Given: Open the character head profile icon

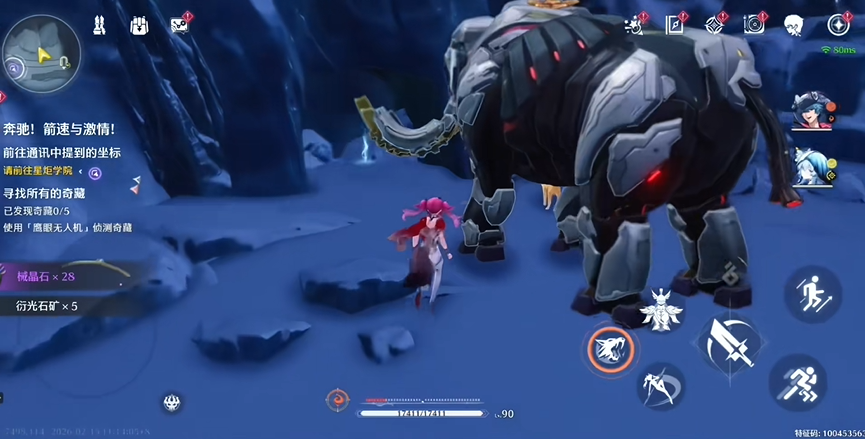Looking at the screenshot, I should tap(794, 24).
